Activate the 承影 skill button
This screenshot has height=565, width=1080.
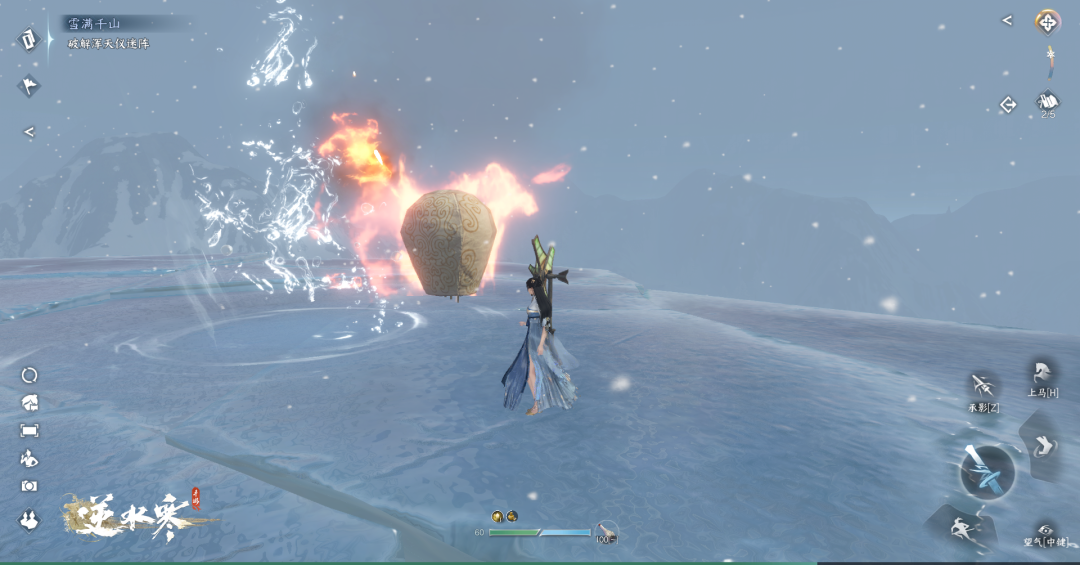pyautogui.click(x=984, y=387)
